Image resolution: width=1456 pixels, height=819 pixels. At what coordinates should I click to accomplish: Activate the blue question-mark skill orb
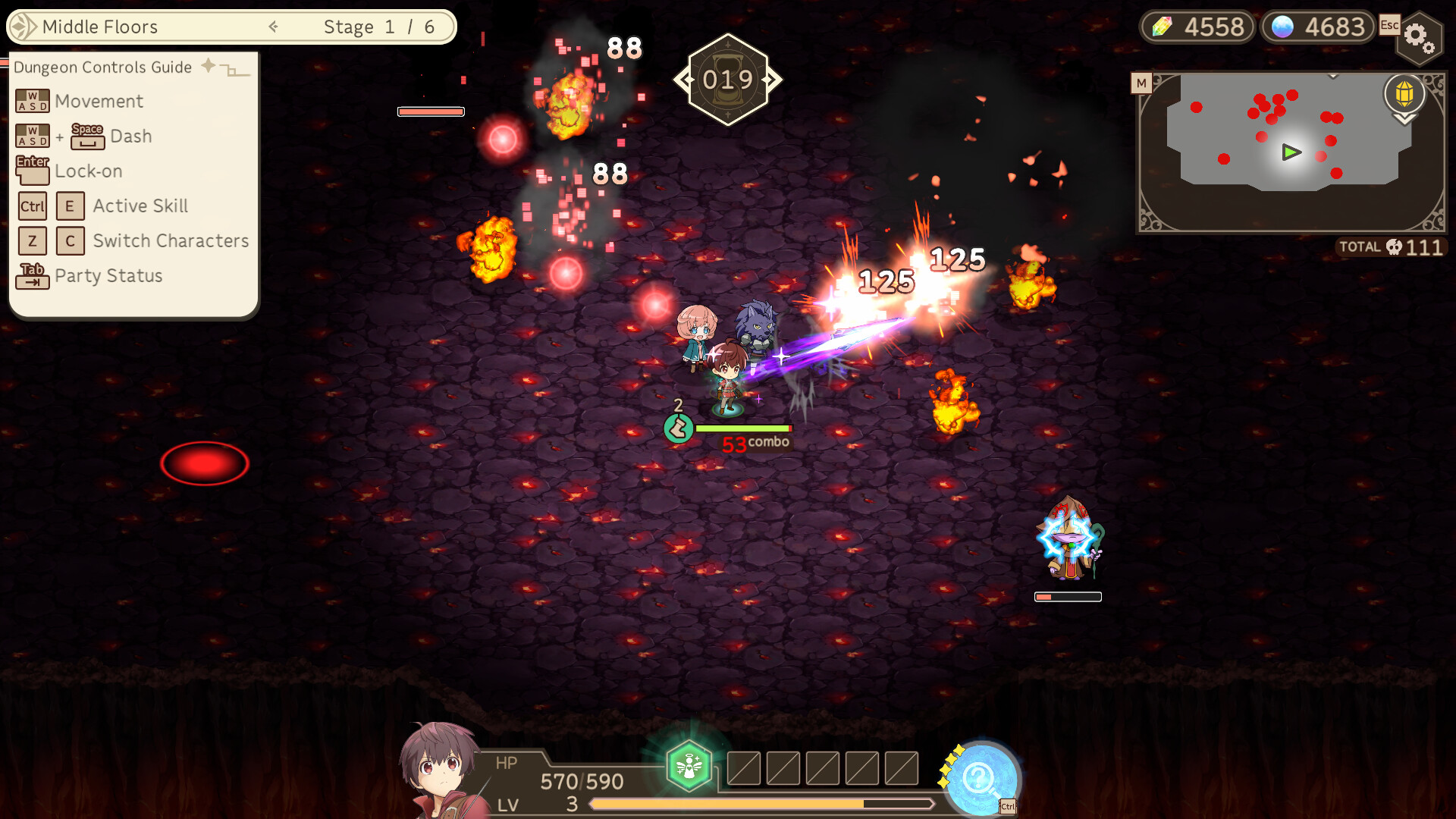pyautogui.click(x=981, y=775)
